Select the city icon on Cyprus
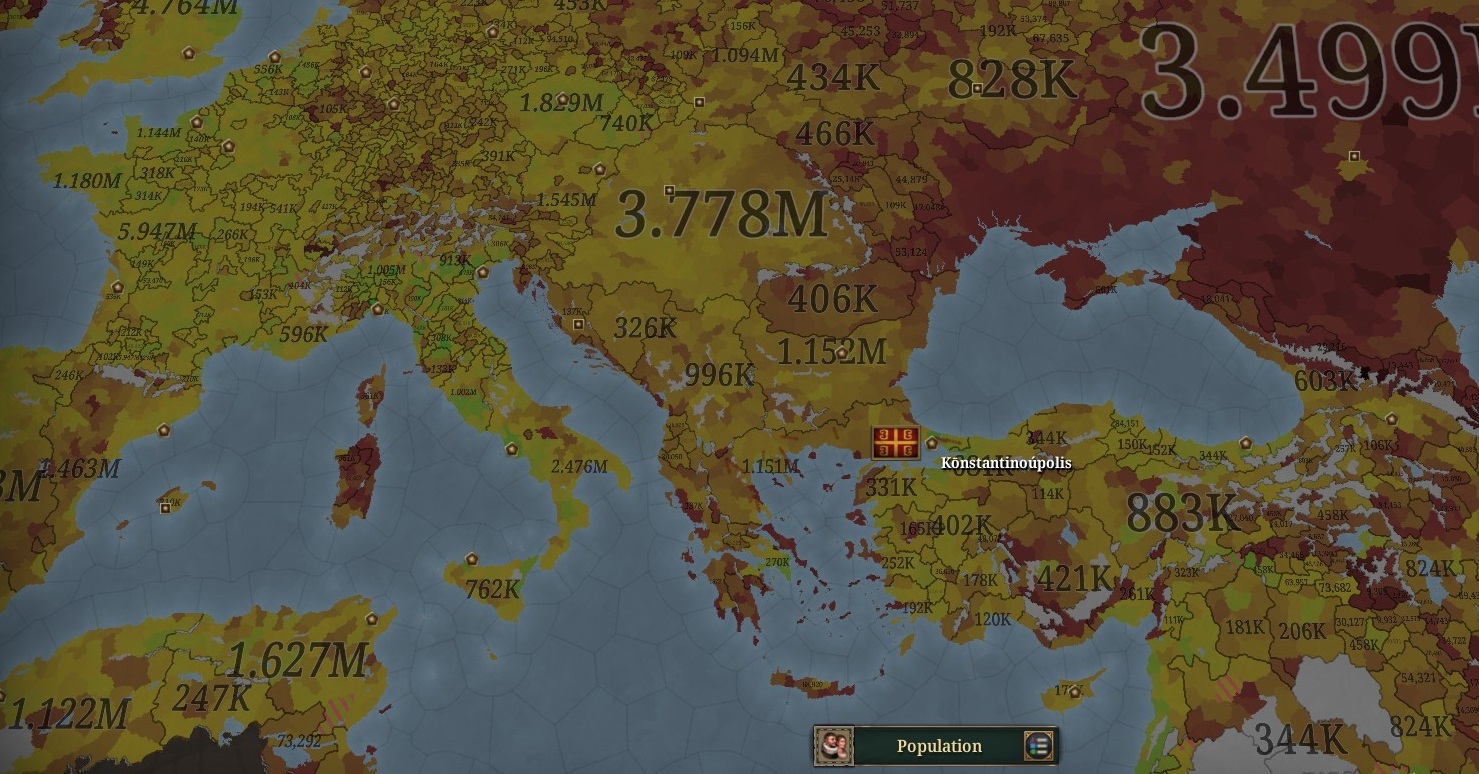1479x774 pixels. pos(1074,693)
